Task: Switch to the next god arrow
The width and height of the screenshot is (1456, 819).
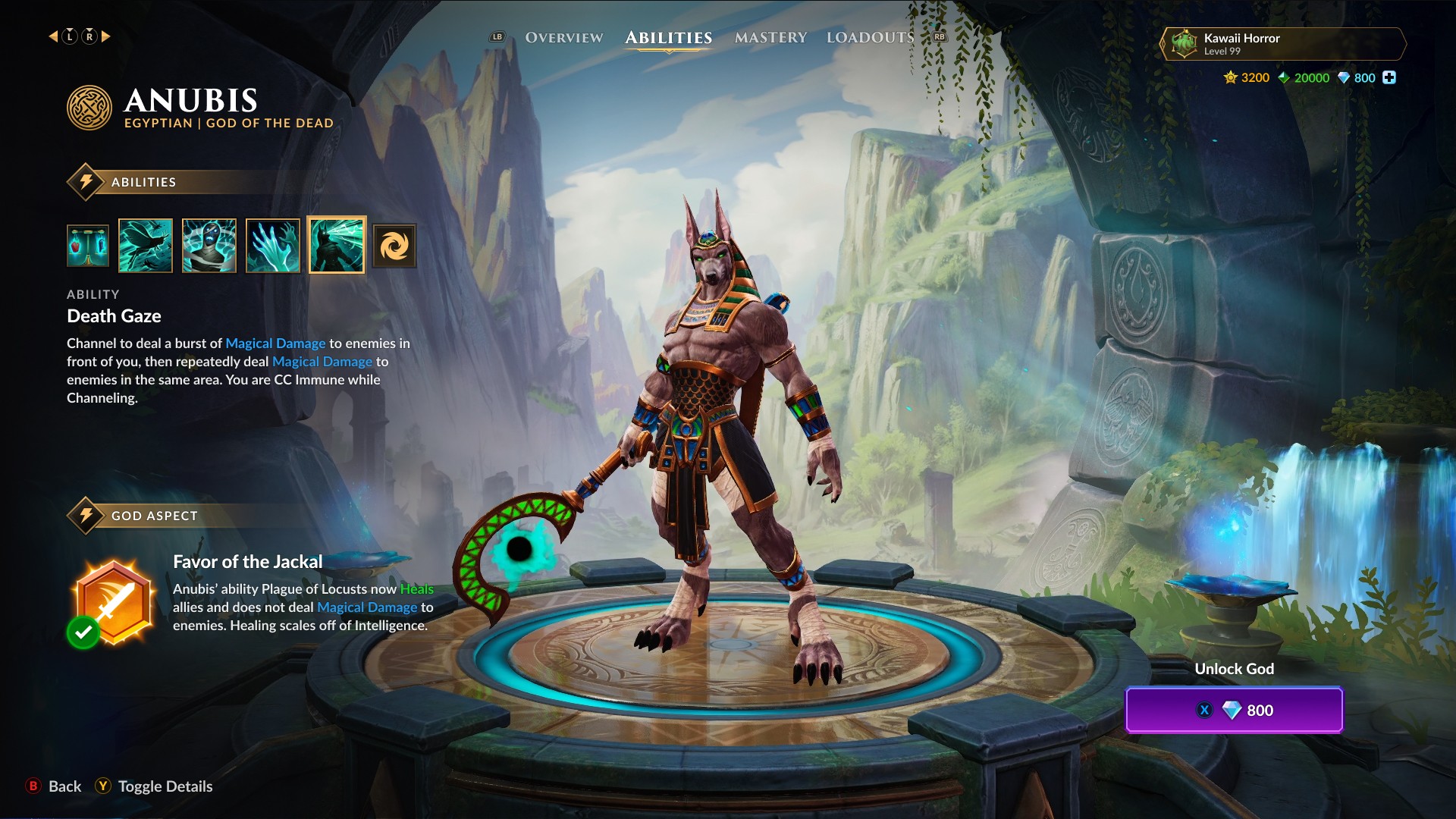Action: click(106, 36)
